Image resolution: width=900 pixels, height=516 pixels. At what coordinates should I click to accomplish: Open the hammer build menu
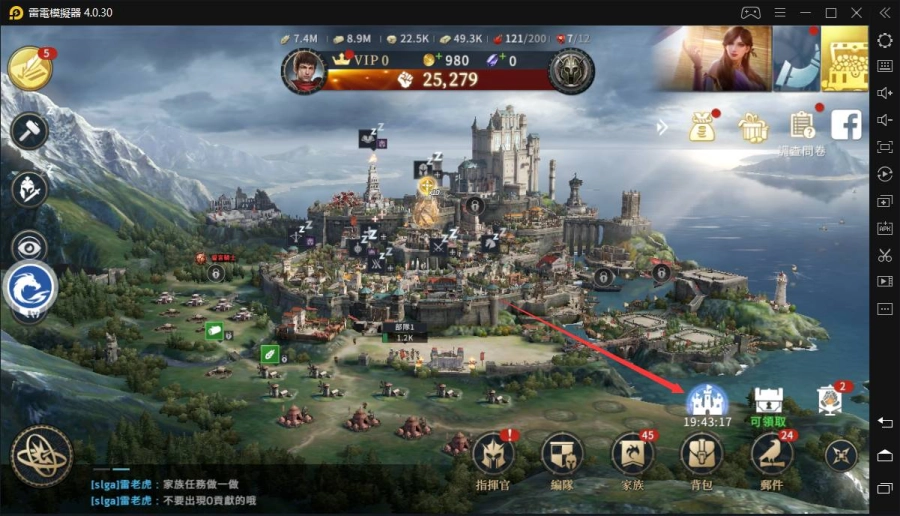30,131
